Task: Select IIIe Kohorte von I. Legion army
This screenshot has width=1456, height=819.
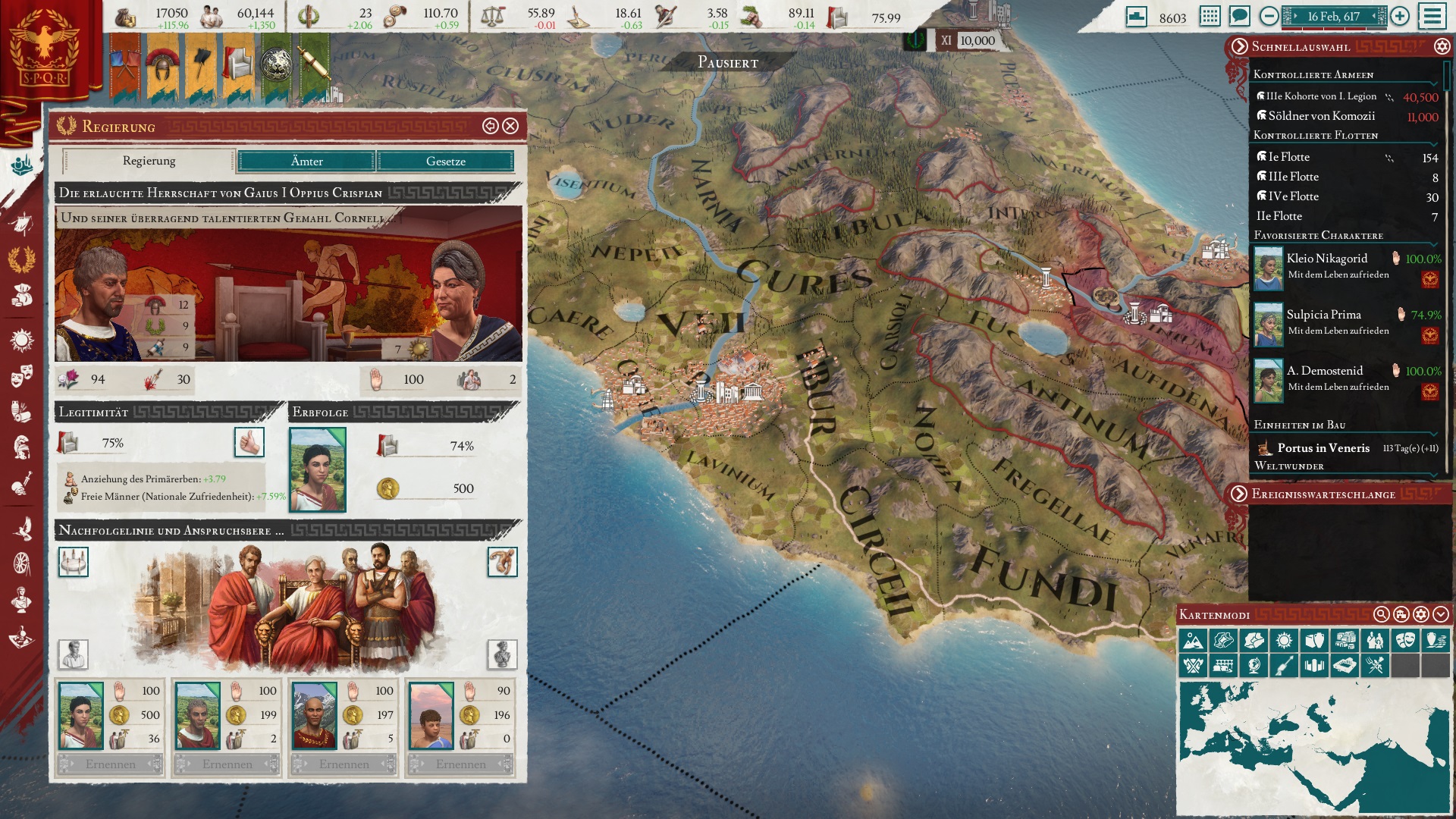Action: tap(1321, 96)
